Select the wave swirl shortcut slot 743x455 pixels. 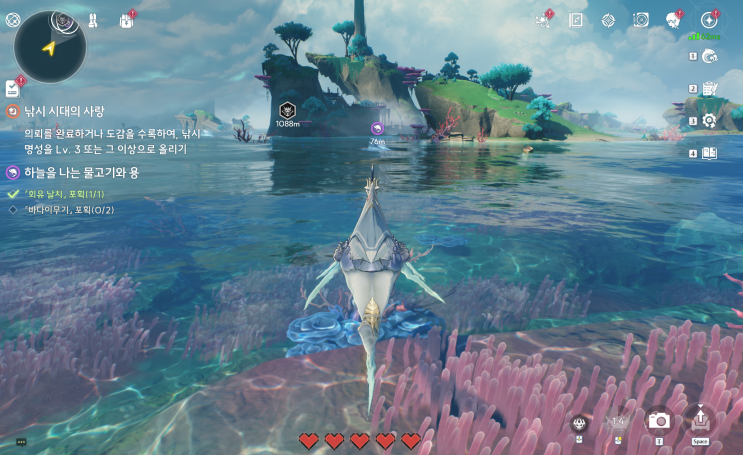coord(709,57)
